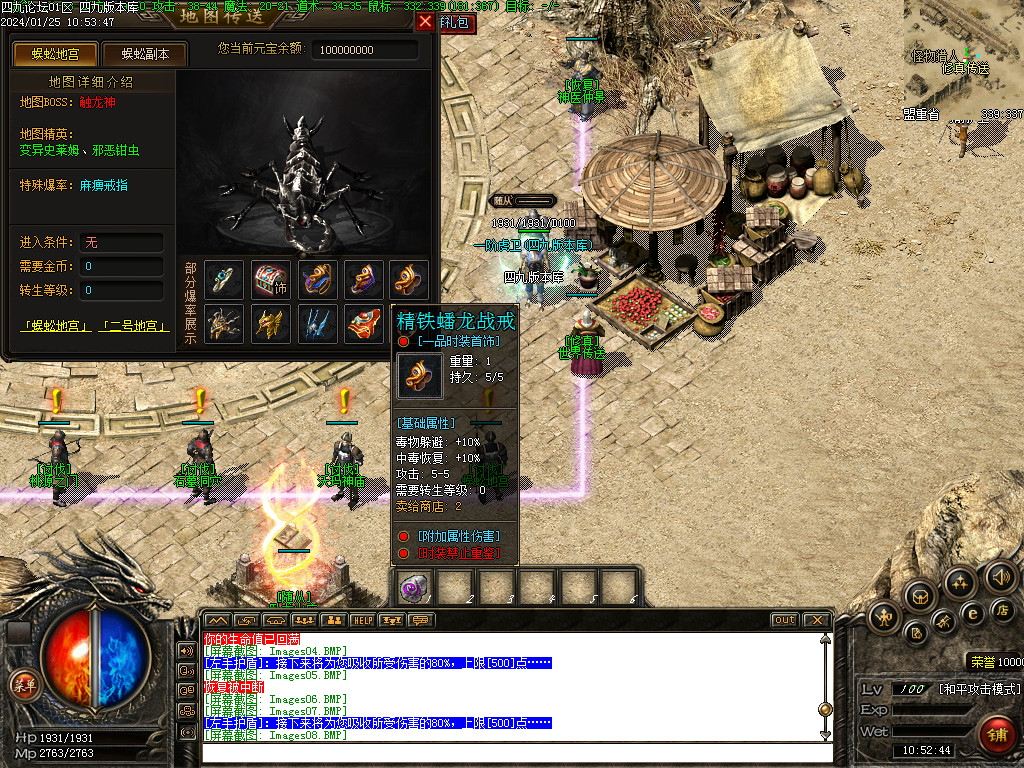Close the map teleport window
Image resolution: width=1024 pixels, height=768 pixels.
click(x=425, y=21)
